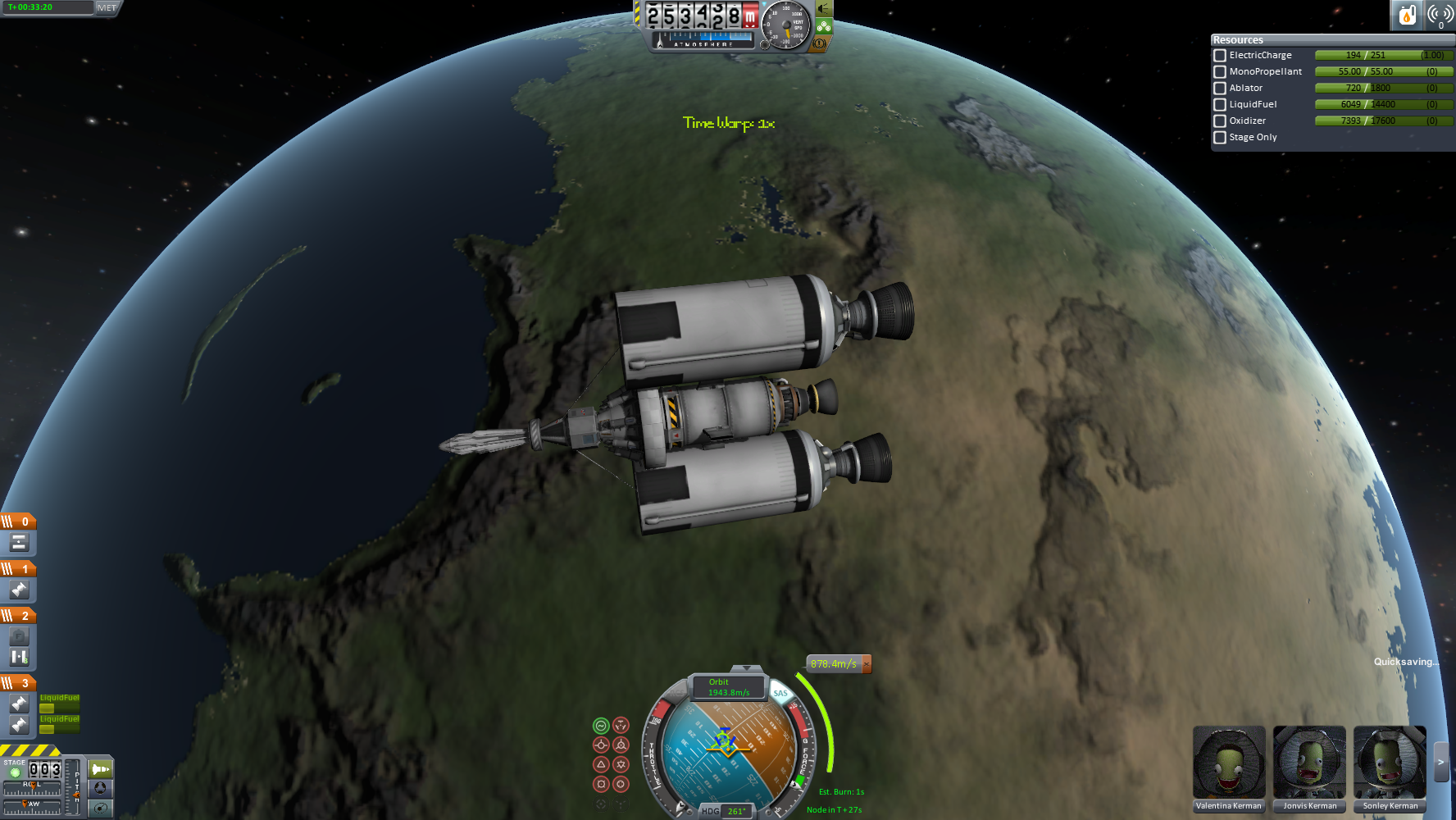The height and width of the screenshot is (820, 1456).
Task: Switch to map view mode button
Action: click(100, 788)
